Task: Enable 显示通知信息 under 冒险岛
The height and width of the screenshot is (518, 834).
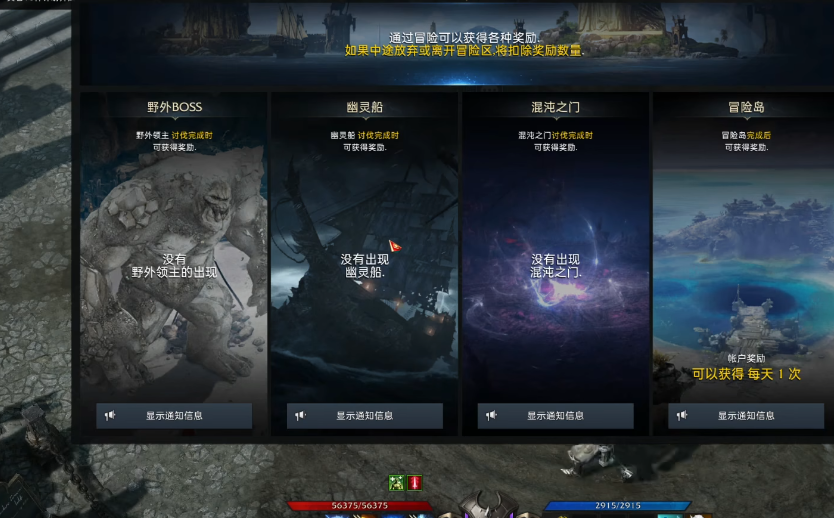Action: click(745, 416)
